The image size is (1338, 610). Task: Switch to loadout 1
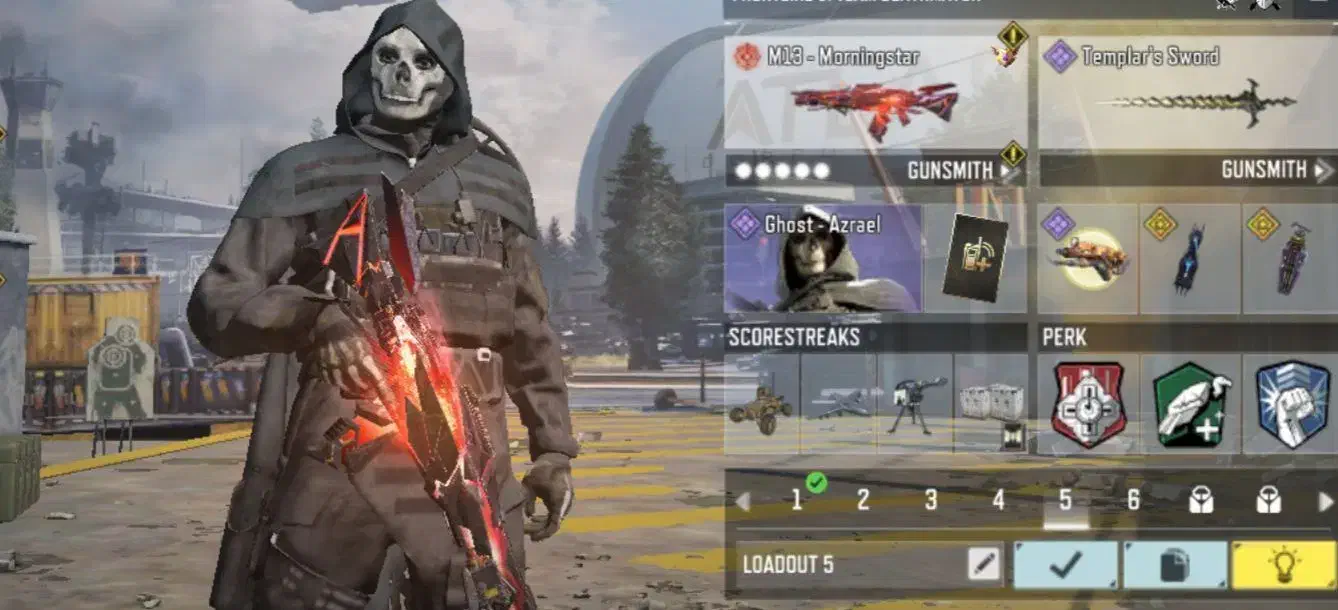click(798, 500)
